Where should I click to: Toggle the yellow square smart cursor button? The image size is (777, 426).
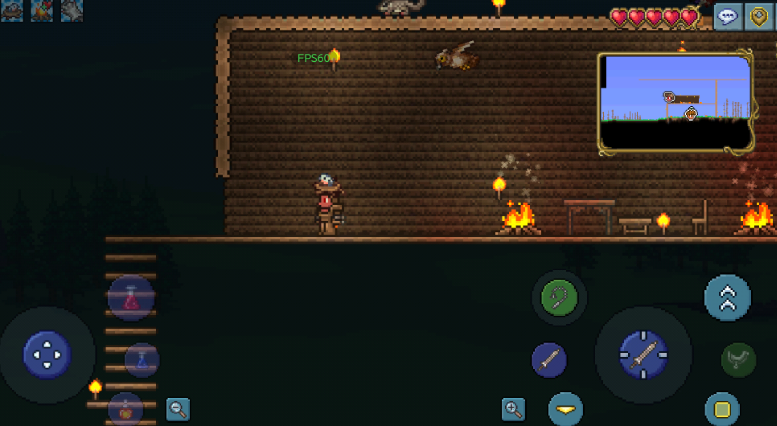[x=722, y=409]
